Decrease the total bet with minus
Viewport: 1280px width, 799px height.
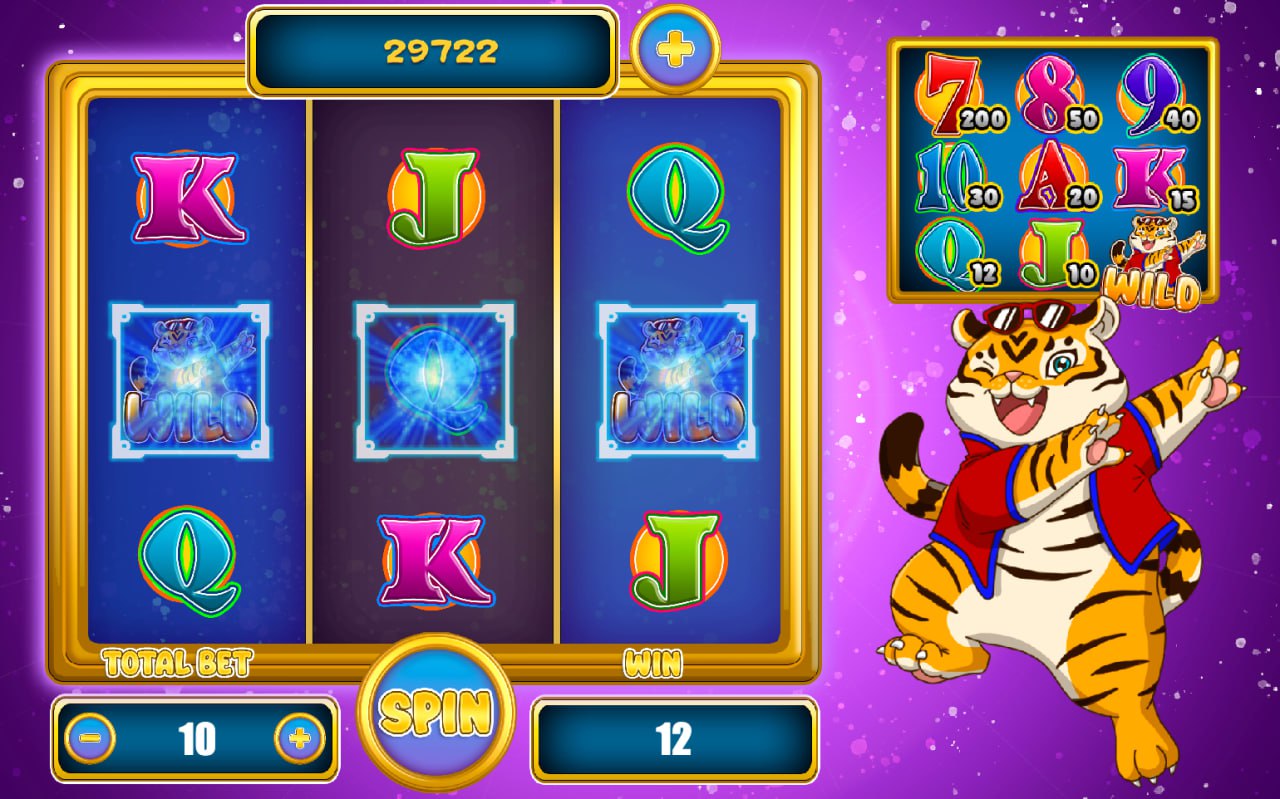pyautogui.click(x=90, y=739)
